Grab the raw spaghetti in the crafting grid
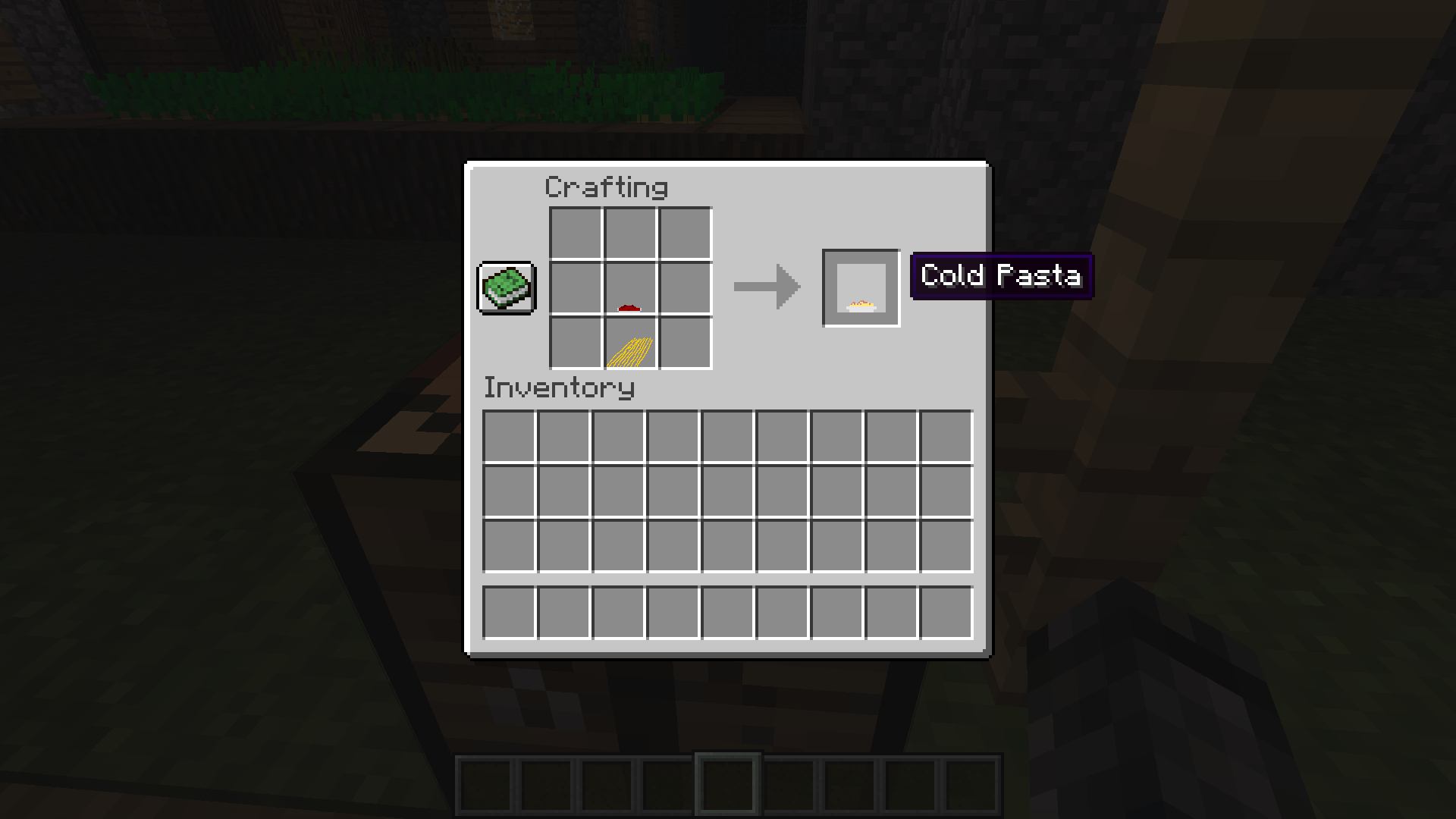The height and width of the screenshot is (819, 1456). [x=629, y=346]
